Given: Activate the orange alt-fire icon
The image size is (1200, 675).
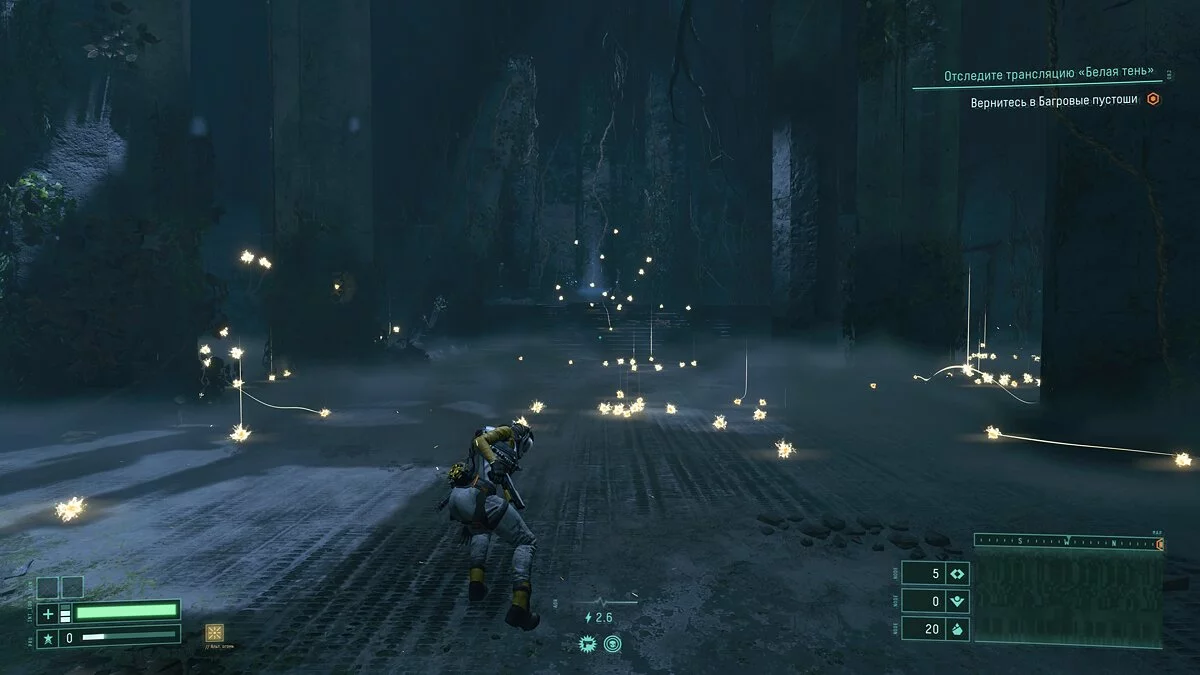Looking at the screenshot, I should (x=214, y=632).
